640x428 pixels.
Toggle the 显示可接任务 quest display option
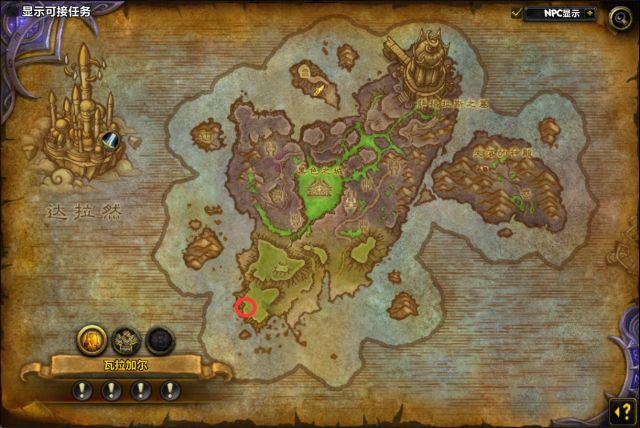[56, 12]
